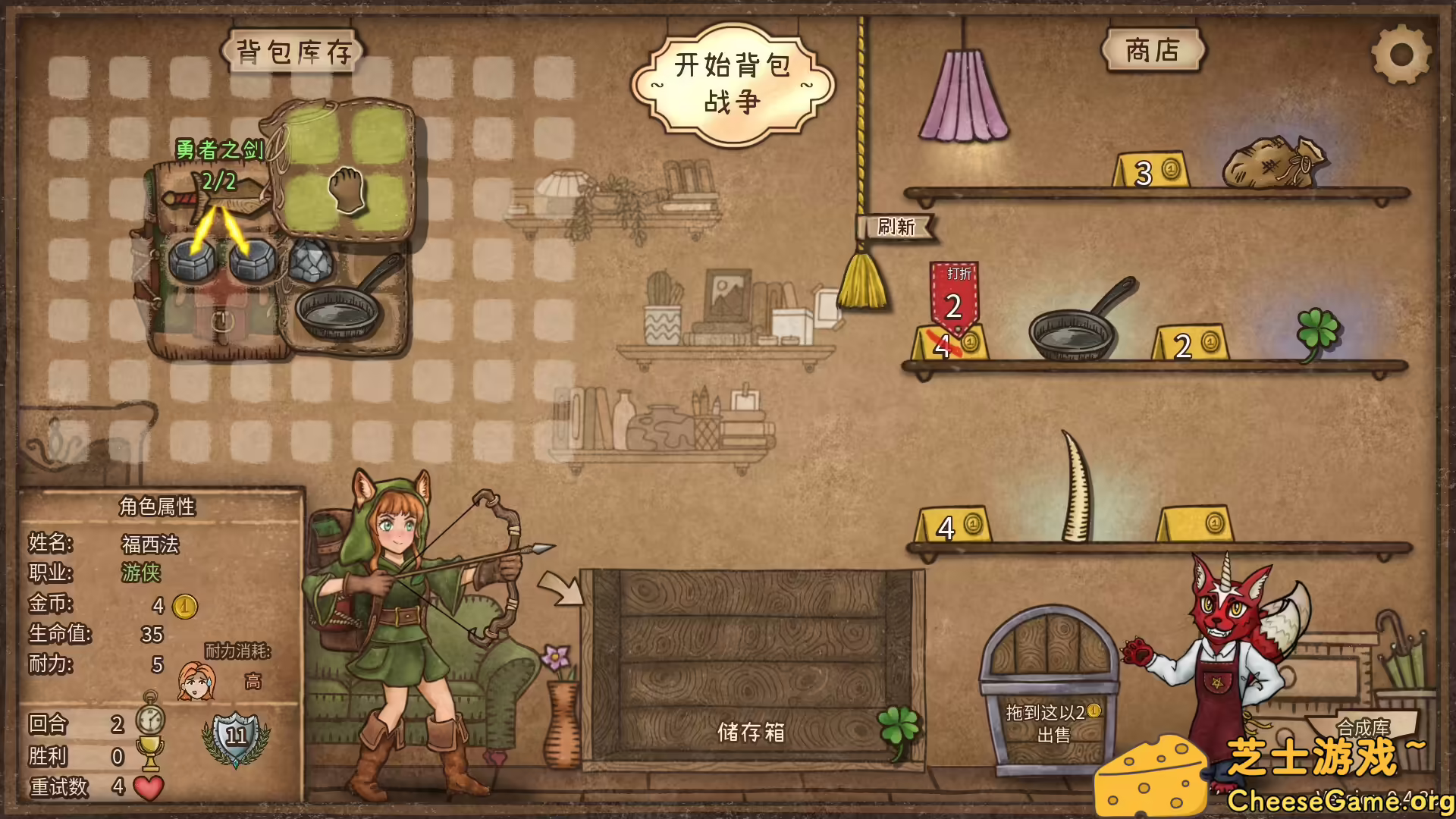Toggle the 打折 discount tag on the item
The height and width of the screenshot is (819, 1456).
(954, 294)
